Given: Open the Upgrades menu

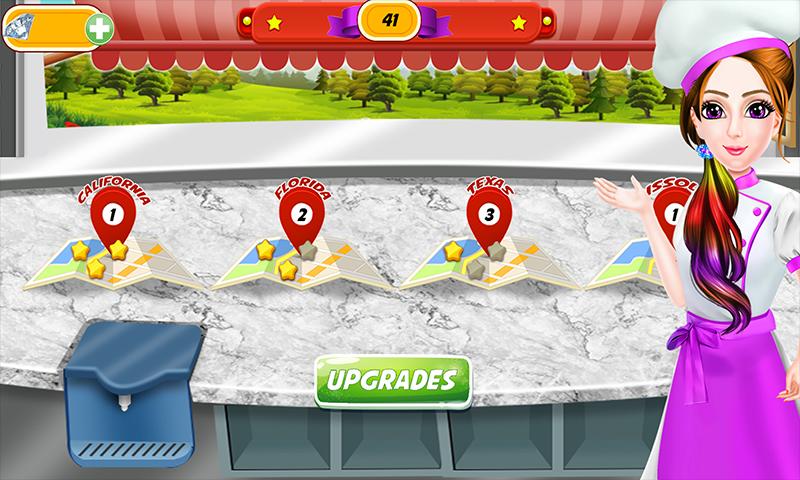Looking at the screenshot, I should point(392,380).
